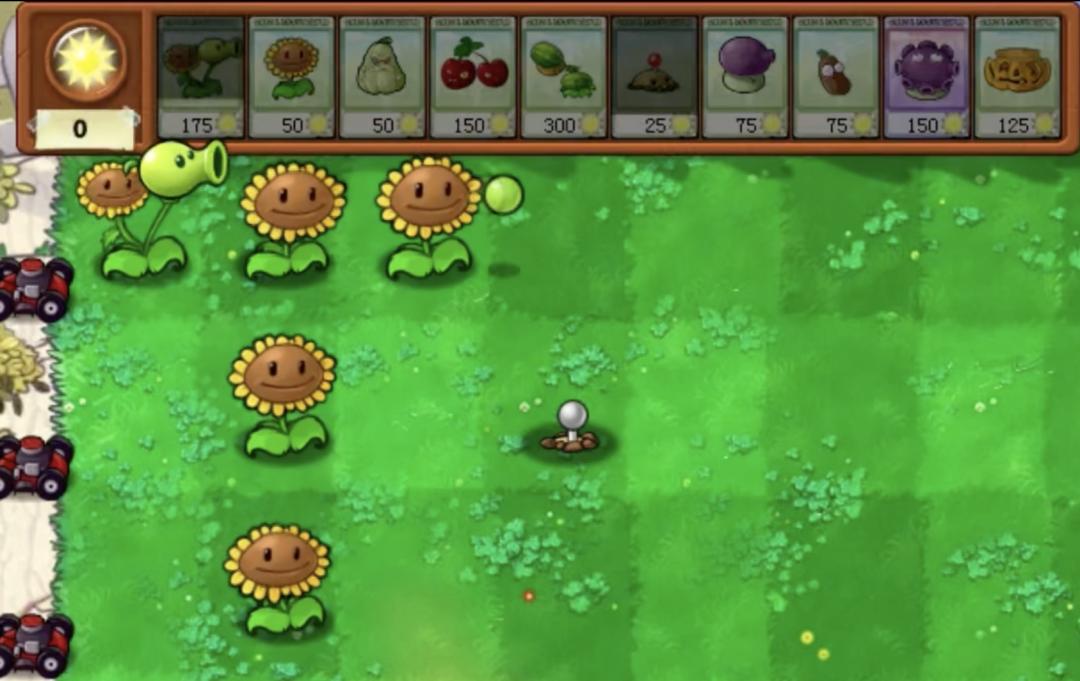The image size is (1080, 681).
Task: Choose the Pumpkin seed packet
Action: pos(1018,77)
